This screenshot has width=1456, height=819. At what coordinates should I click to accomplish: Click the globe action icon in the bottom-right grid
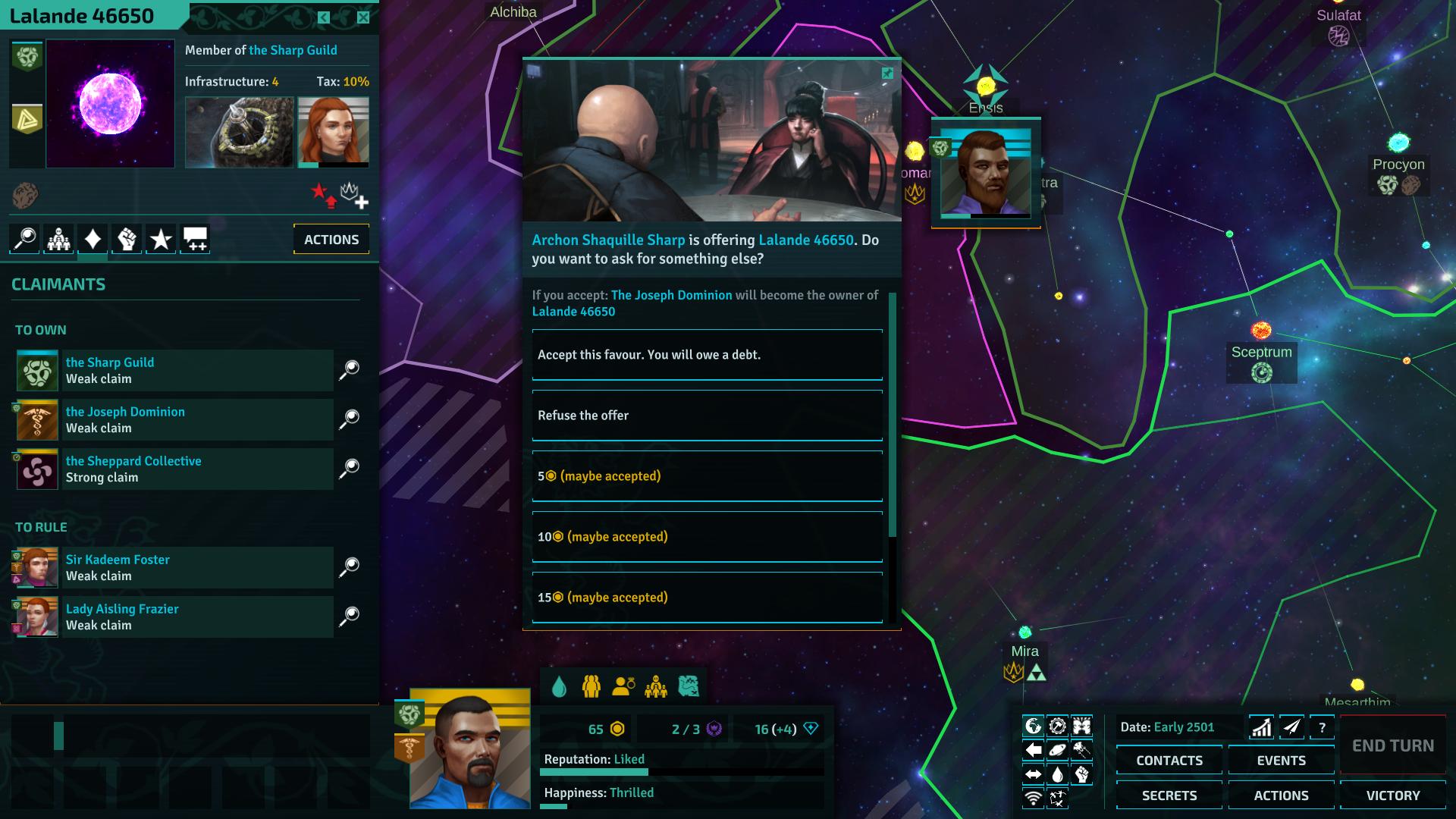coord(1033,724)
